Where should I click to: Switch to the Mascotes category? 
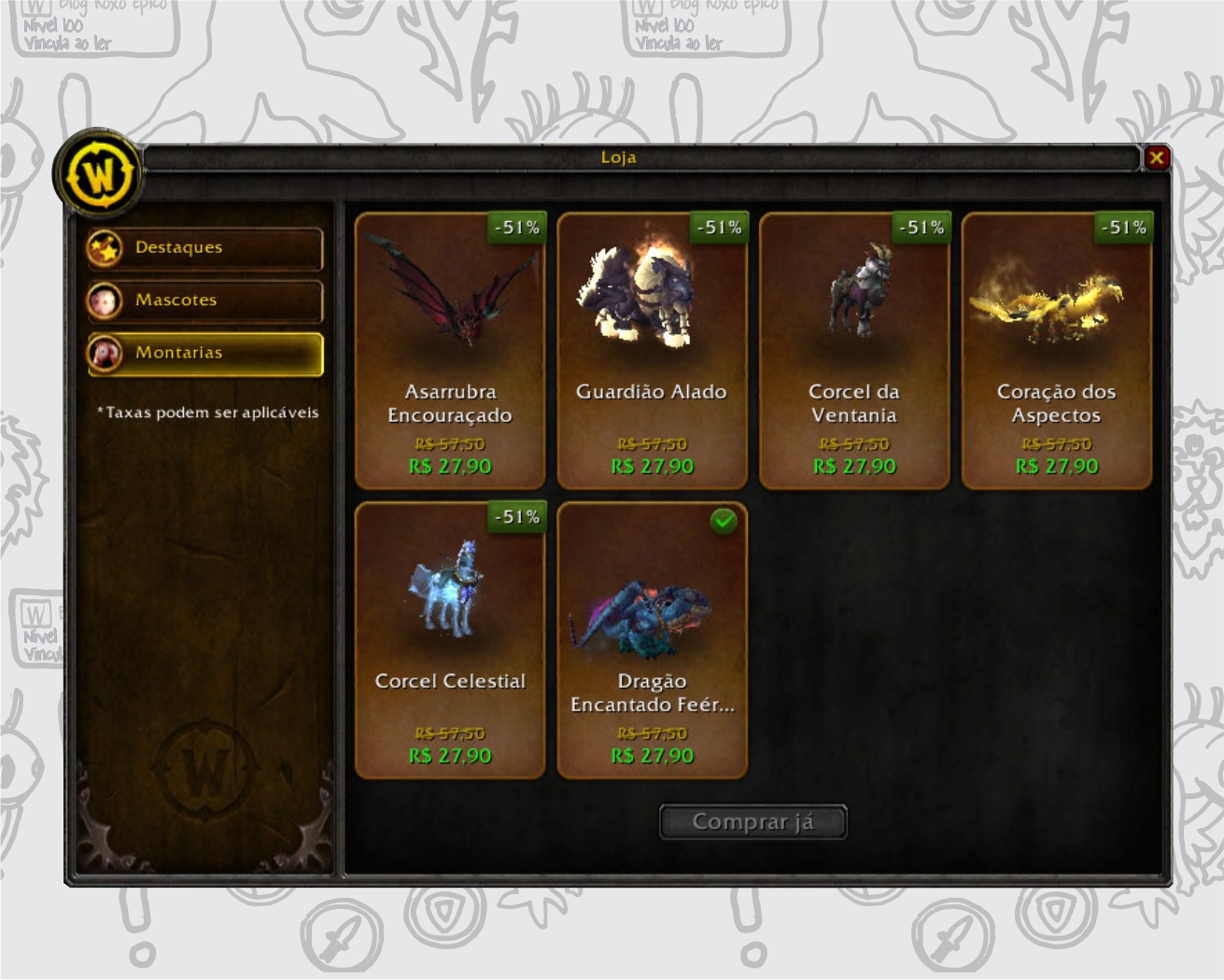[x=205, y=301]
